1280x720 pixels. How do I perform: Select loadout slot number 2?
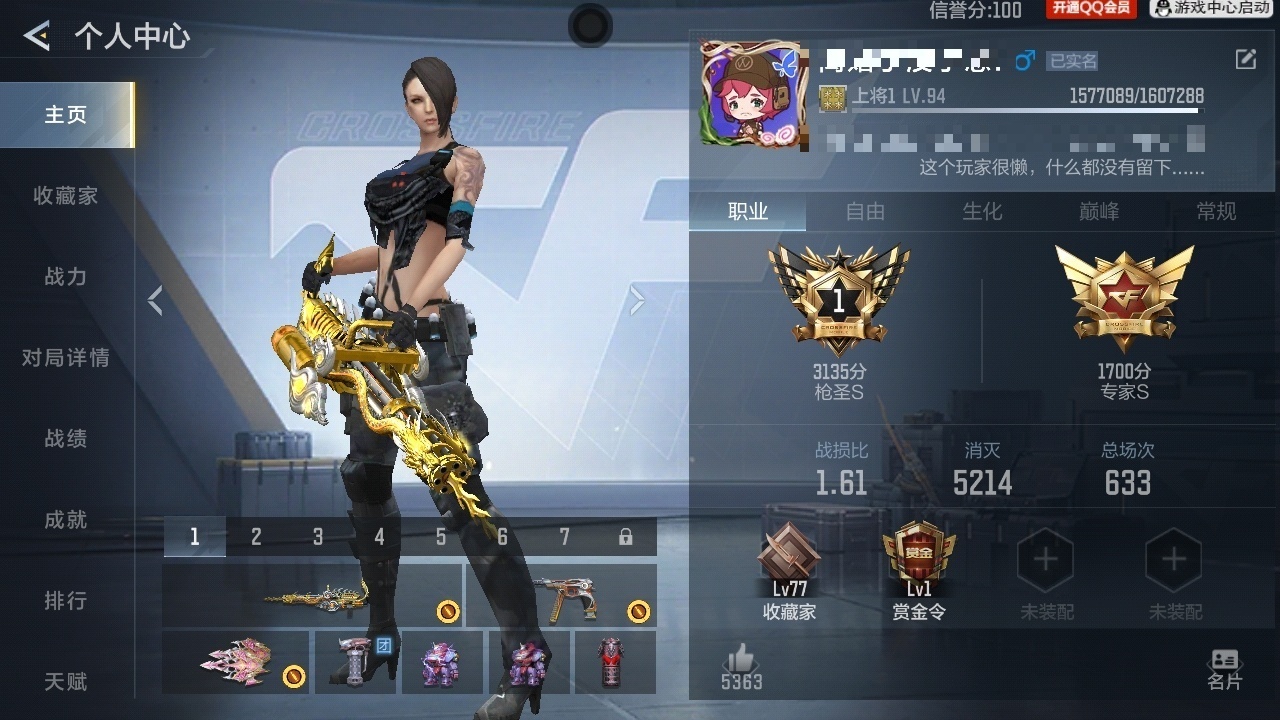tap(256, 537)
